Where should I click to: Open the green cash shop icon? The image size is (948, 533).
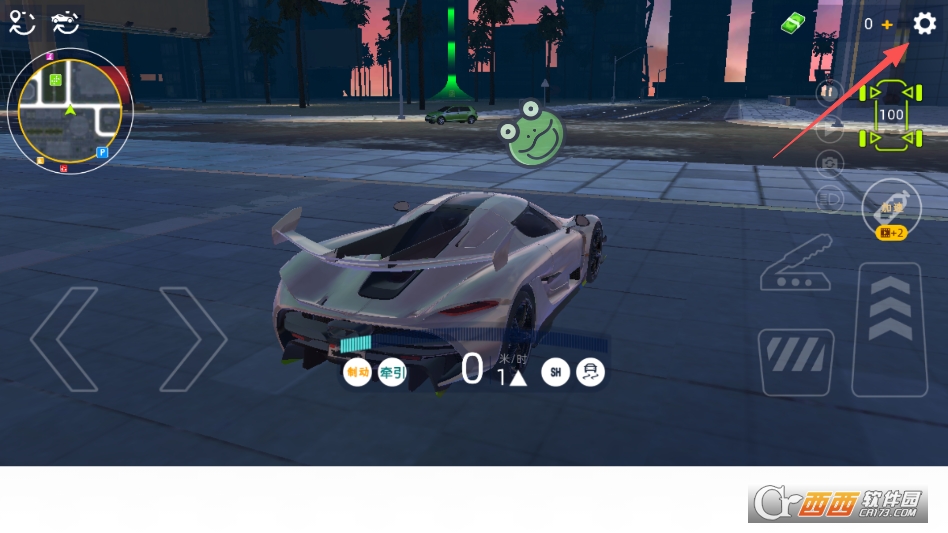coord(793,22)
